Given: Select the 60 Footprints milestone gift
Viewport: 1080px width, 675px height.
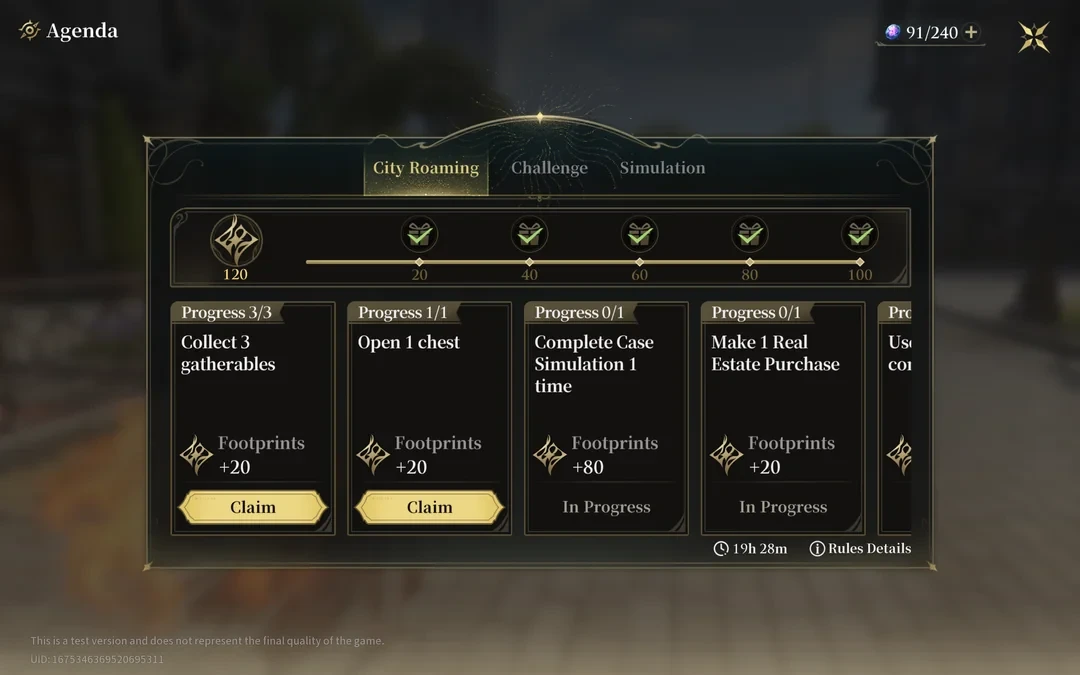Looking at the screenshot, I should [x=639, y=236].
